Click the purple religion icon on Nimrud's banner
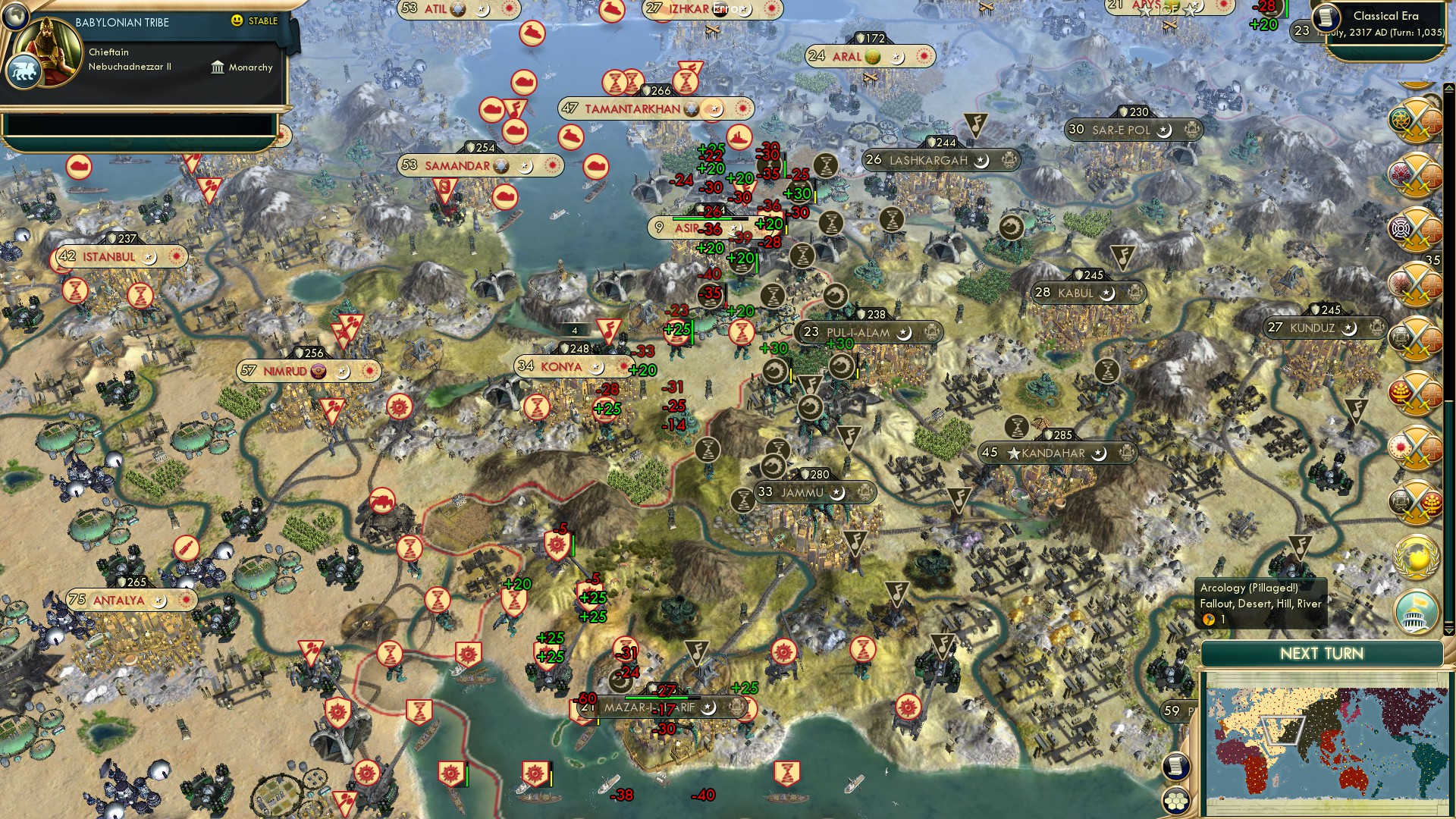This screenshot has width=1456, height=819. (x=318, y=372)
